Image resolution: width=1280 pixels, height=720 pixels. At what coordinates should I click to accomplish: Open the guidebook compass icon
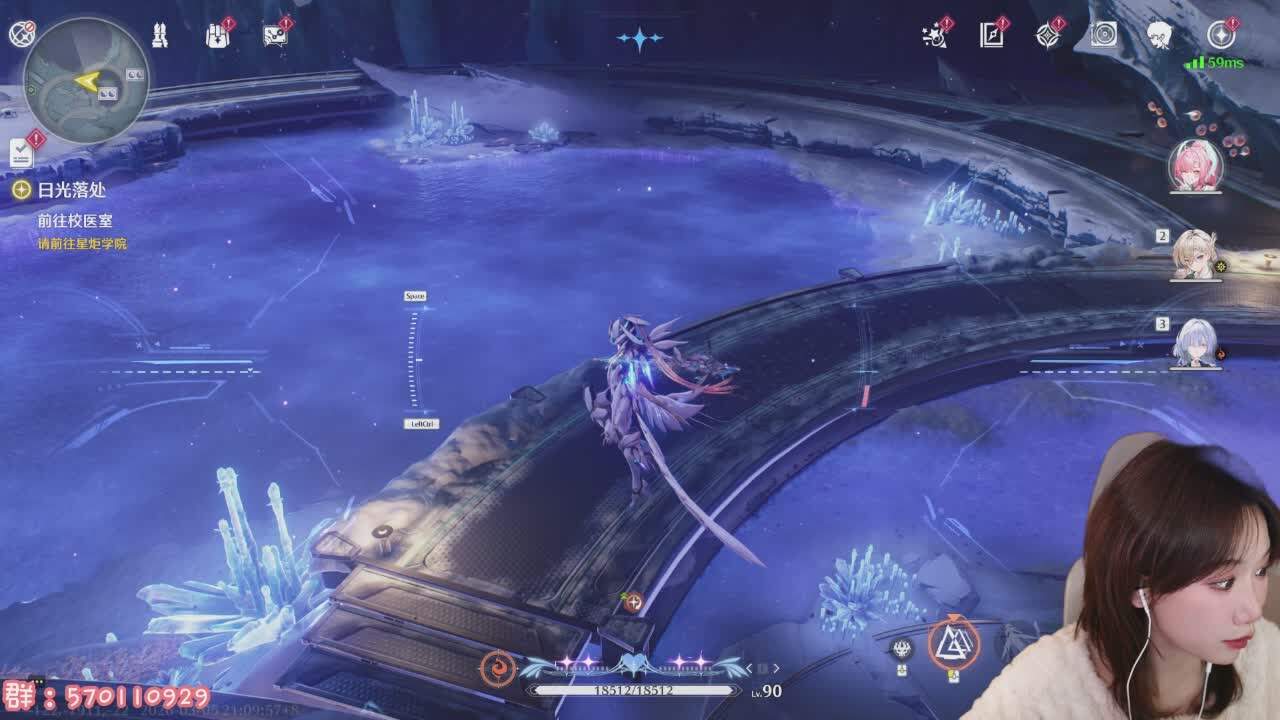point(991,35)
